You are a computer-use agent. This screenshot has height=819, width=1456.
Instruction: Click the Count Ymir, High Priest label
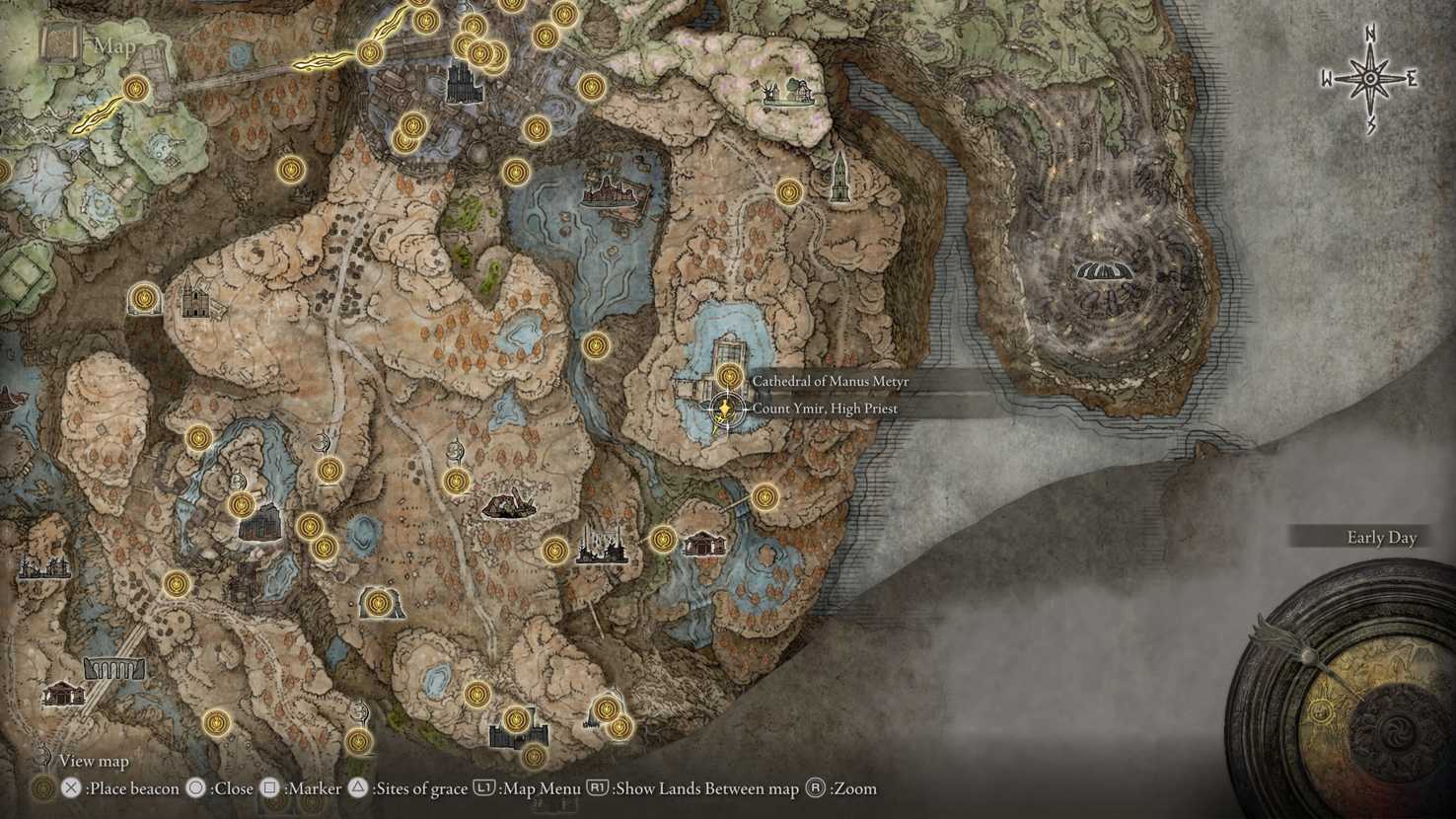click(827, 408)
